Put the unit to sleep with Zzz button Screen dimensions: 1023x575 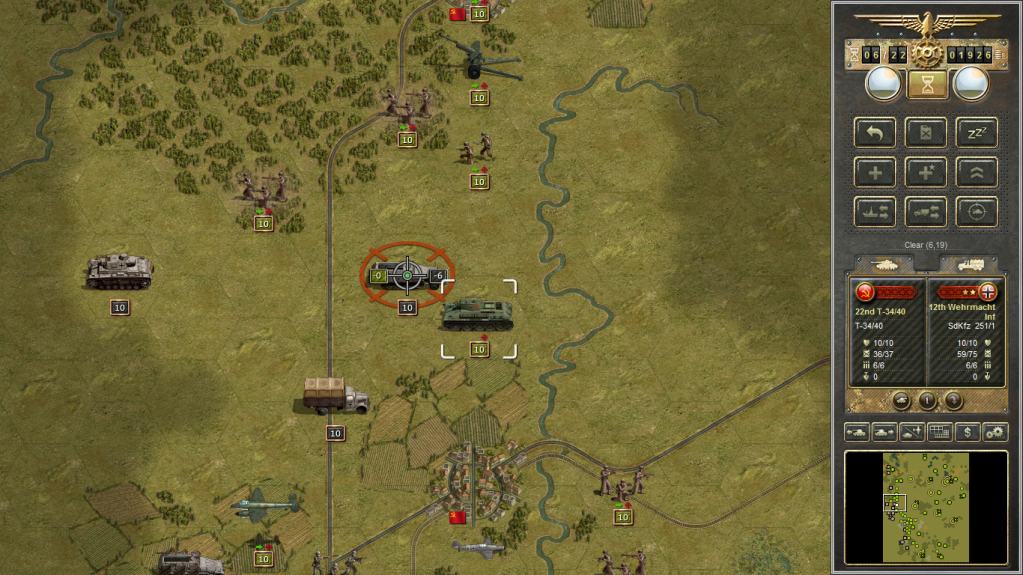[x=976, y=132]
